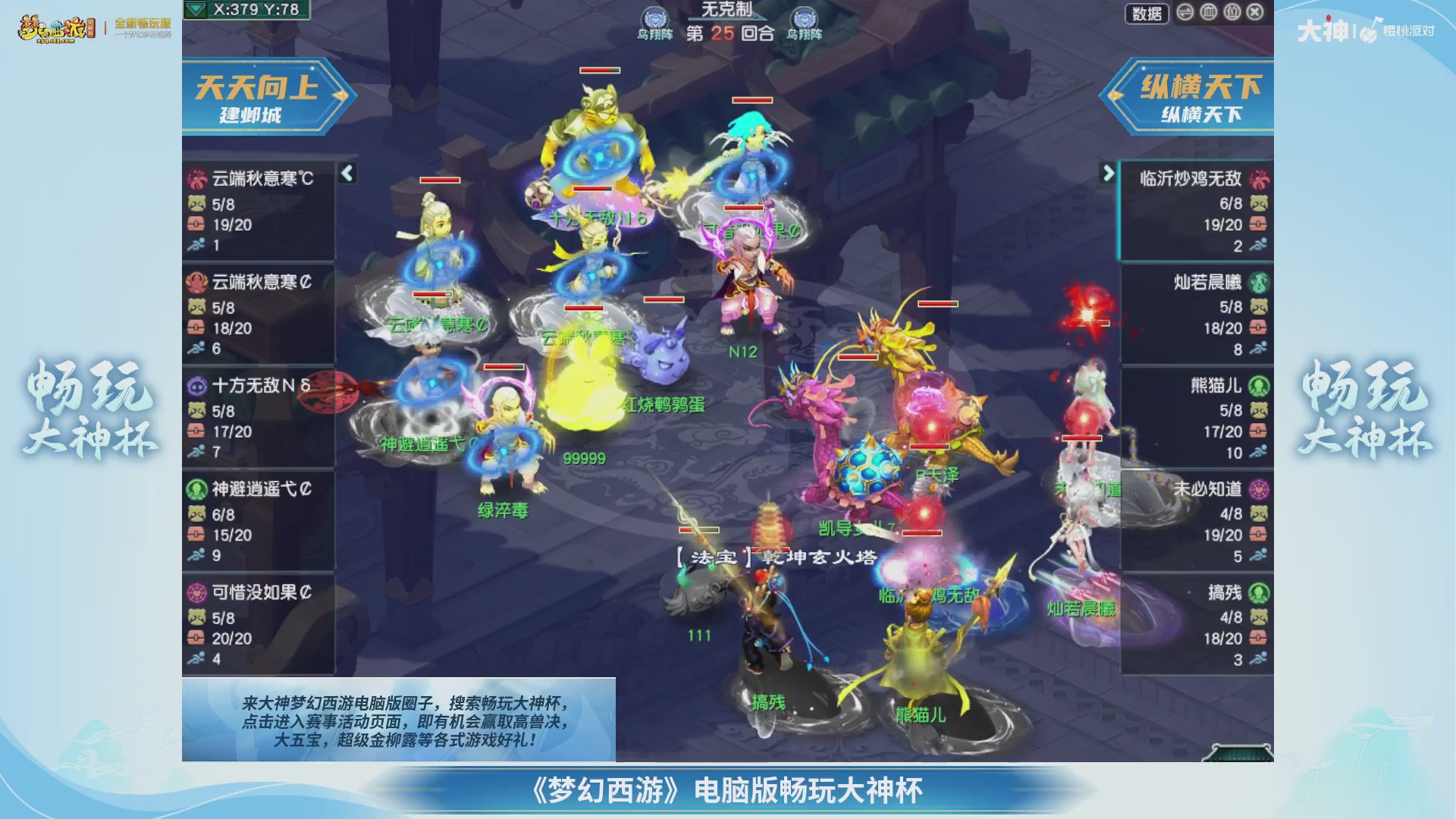
Task: Click the pet count icon under 十方无敌Ｎδ
Action: pyautogui.click(x=199, y=409)
